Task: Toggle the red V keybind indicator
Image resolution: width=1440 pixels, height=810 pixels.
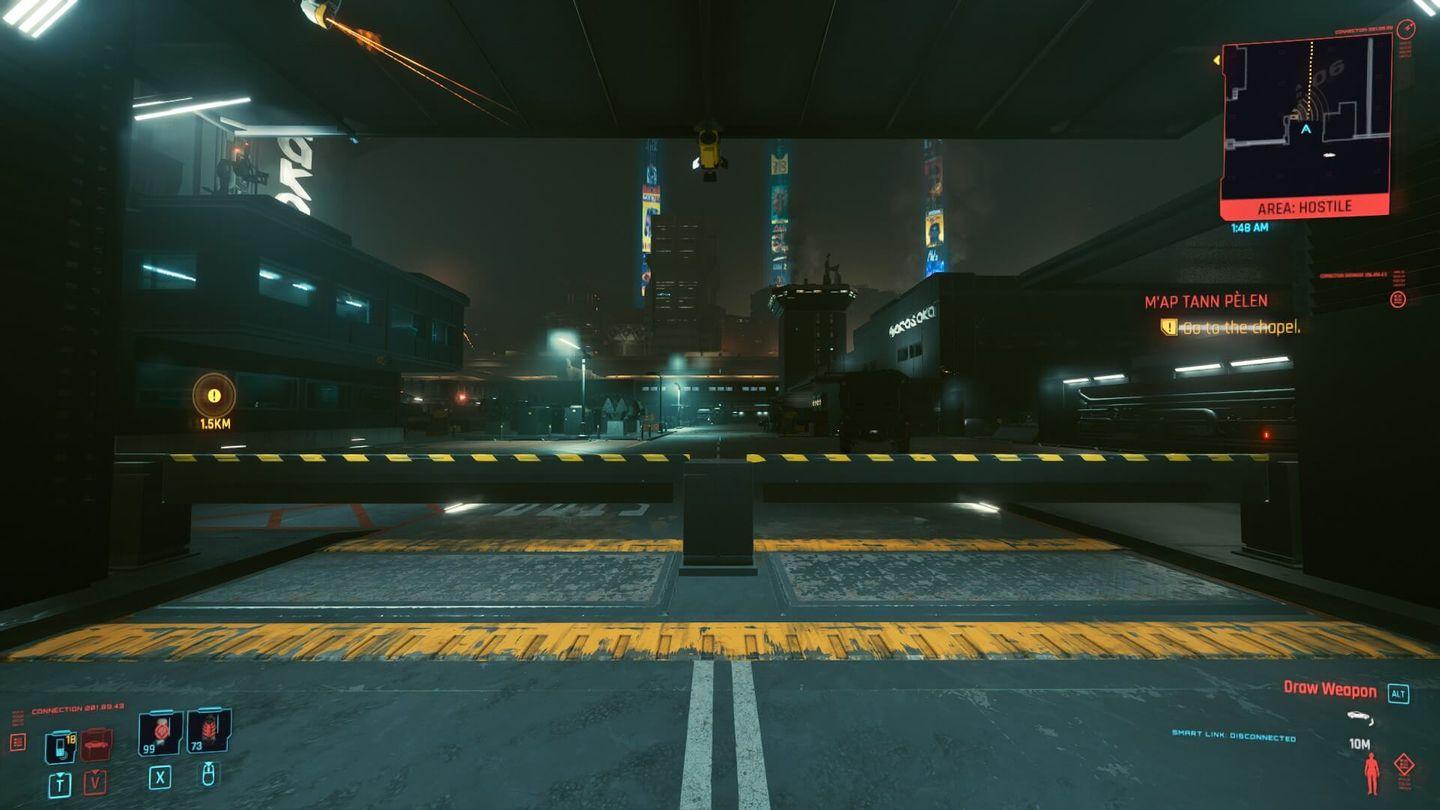Action: point(94,782)
